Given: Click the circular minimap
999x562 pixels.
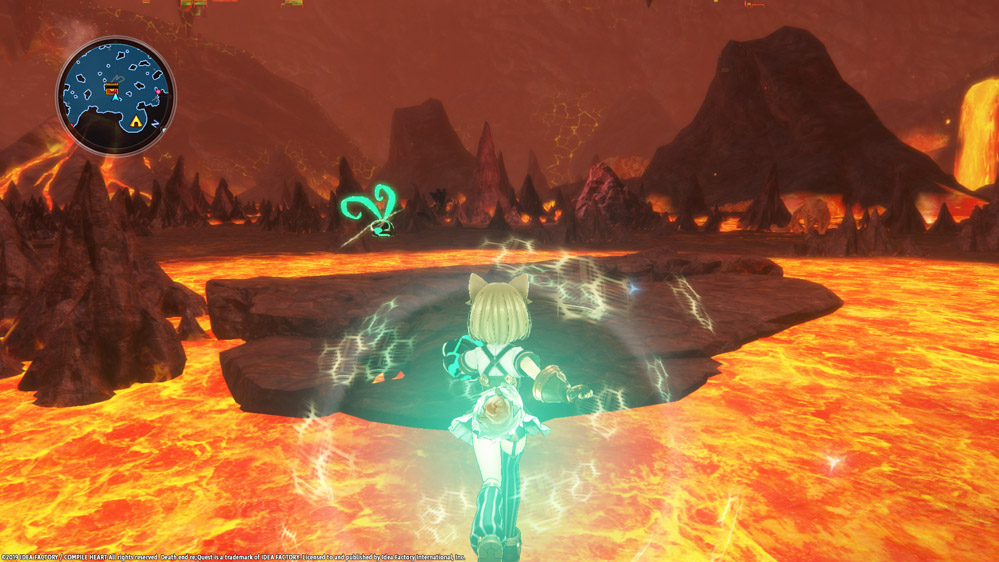Looking at the screenshot, I should [x=115, y=95].
